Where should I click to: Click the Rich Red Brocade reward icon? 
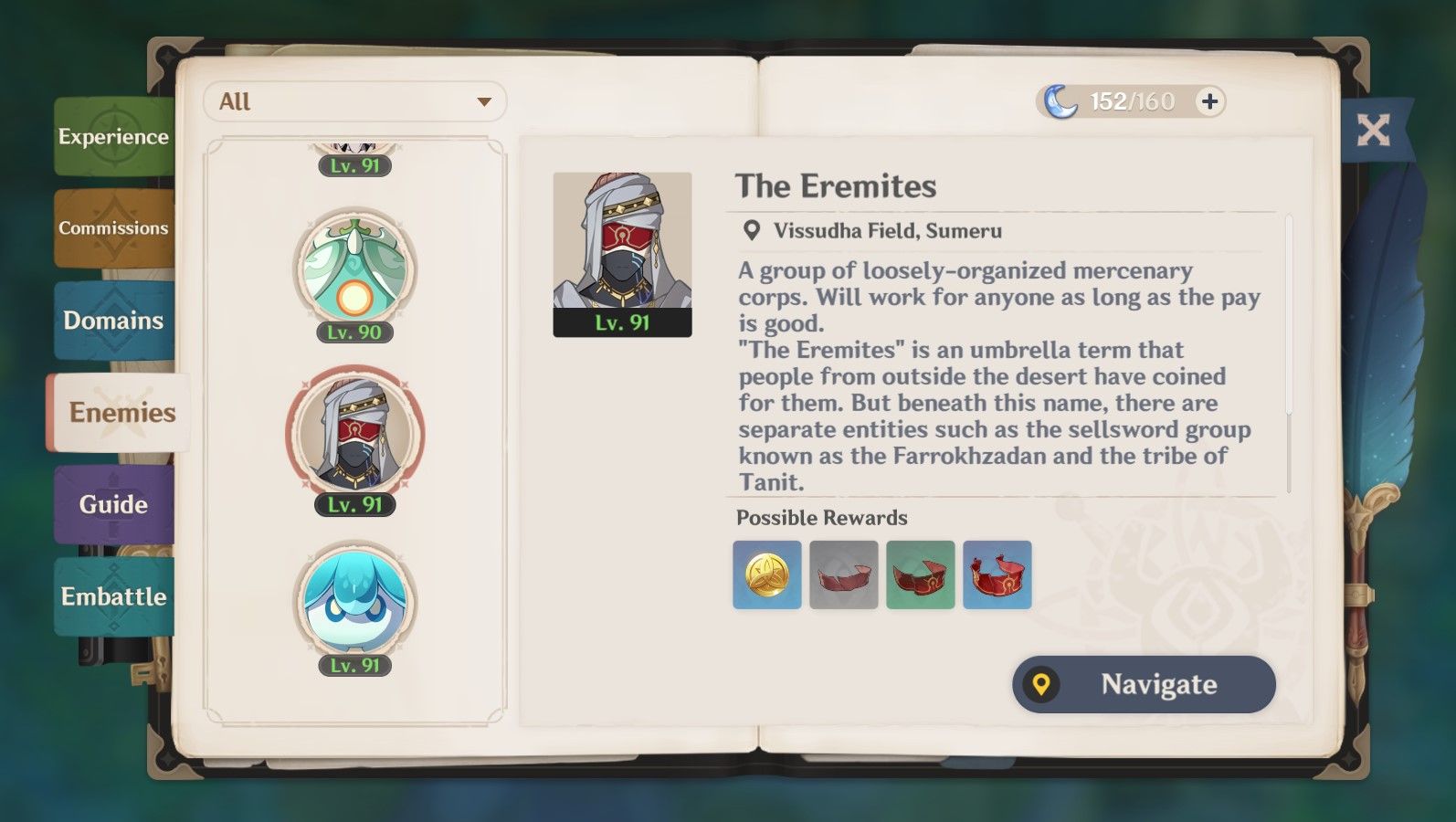997,574
